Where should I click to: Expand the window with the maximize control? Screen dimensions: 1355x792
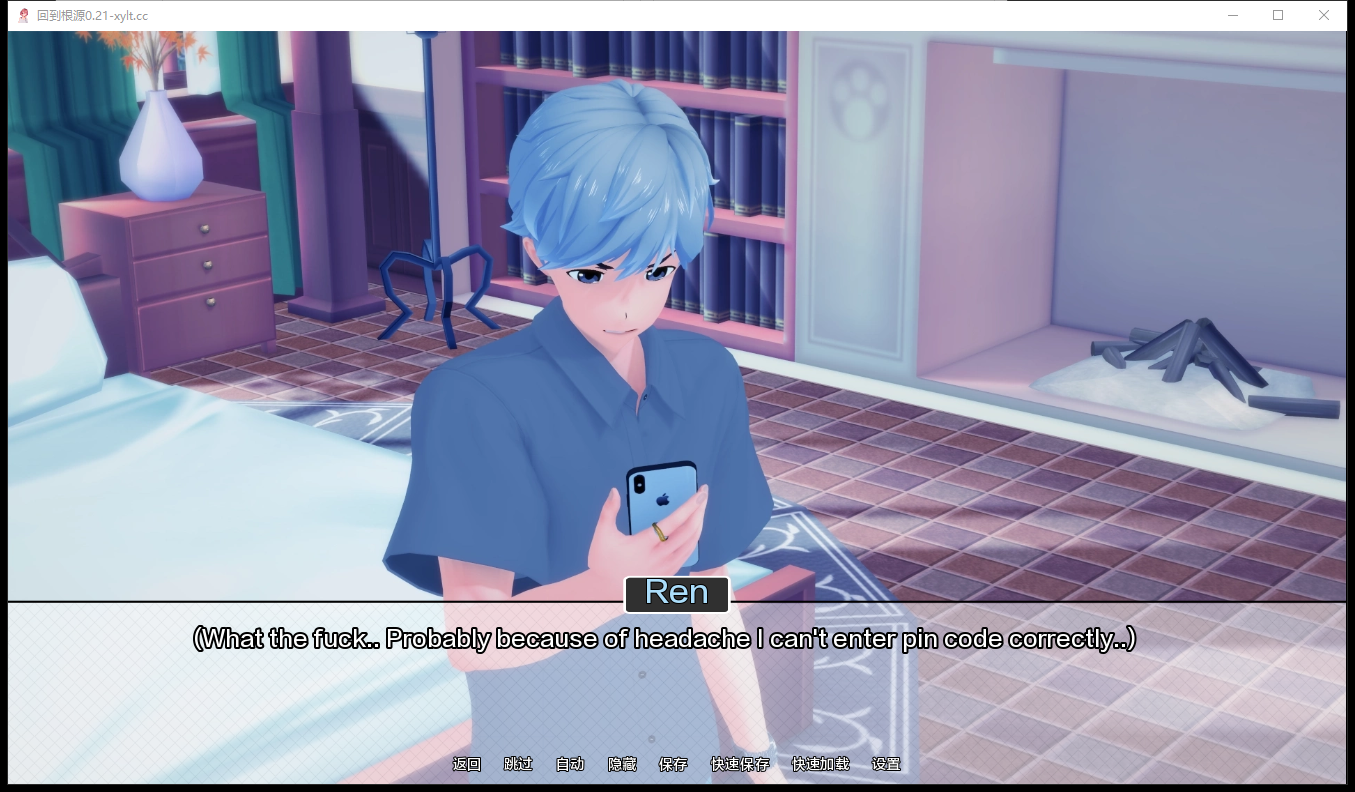(x=1278, y=15)
